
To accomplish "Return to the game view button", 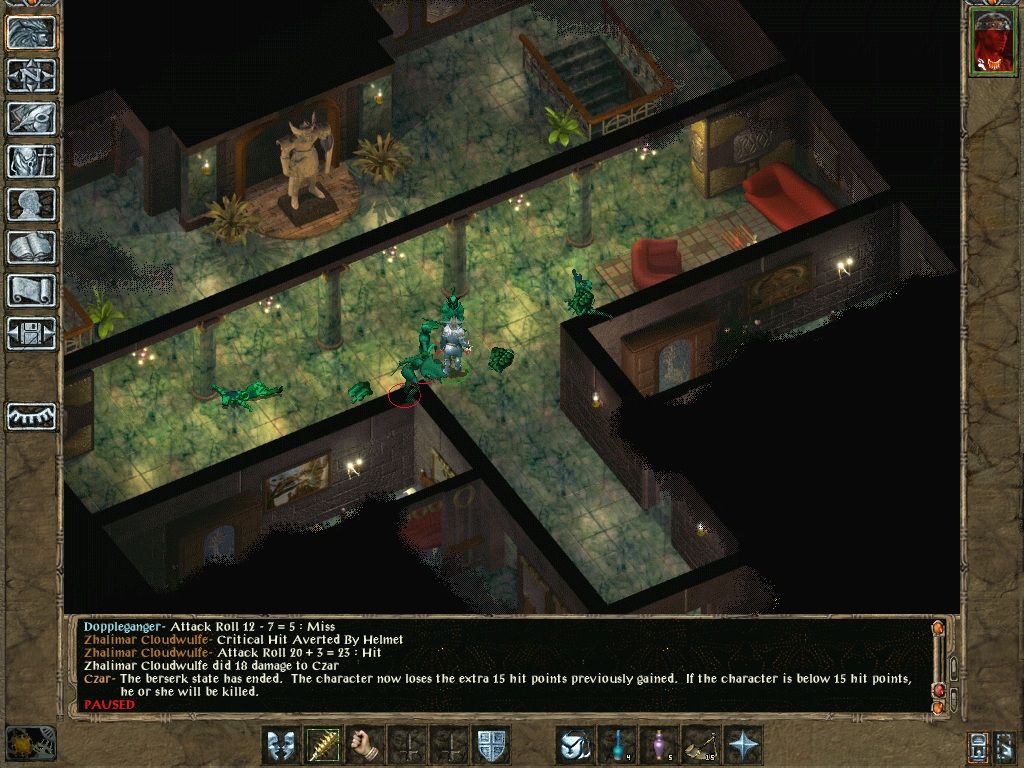I will click(31, 33).
